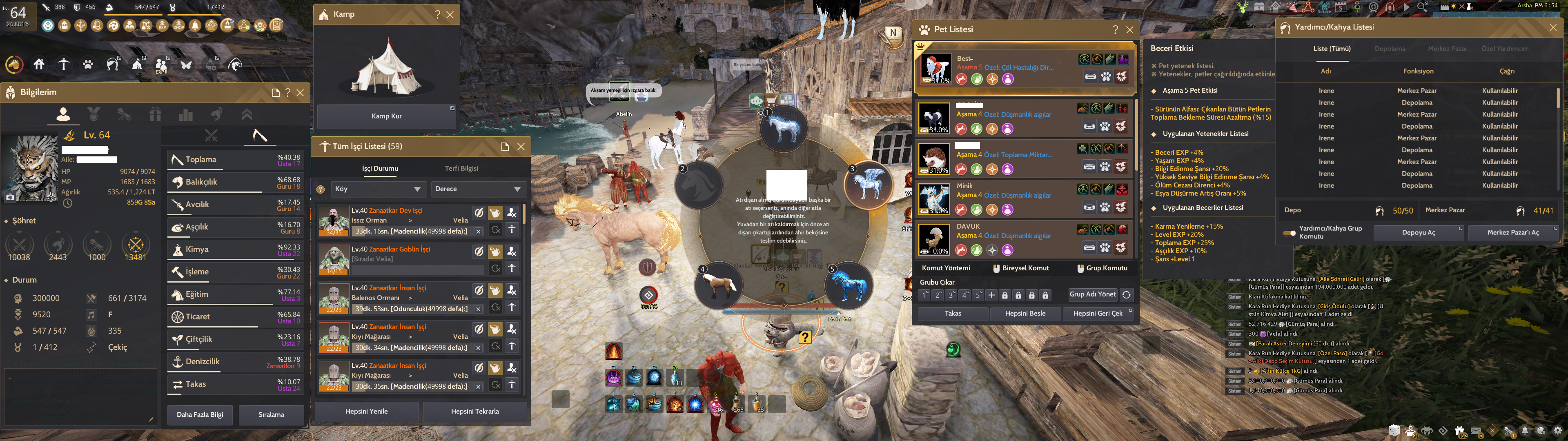Open storage with Depoyu Aç
The image size is (1568, 441).
(1418, 232)
